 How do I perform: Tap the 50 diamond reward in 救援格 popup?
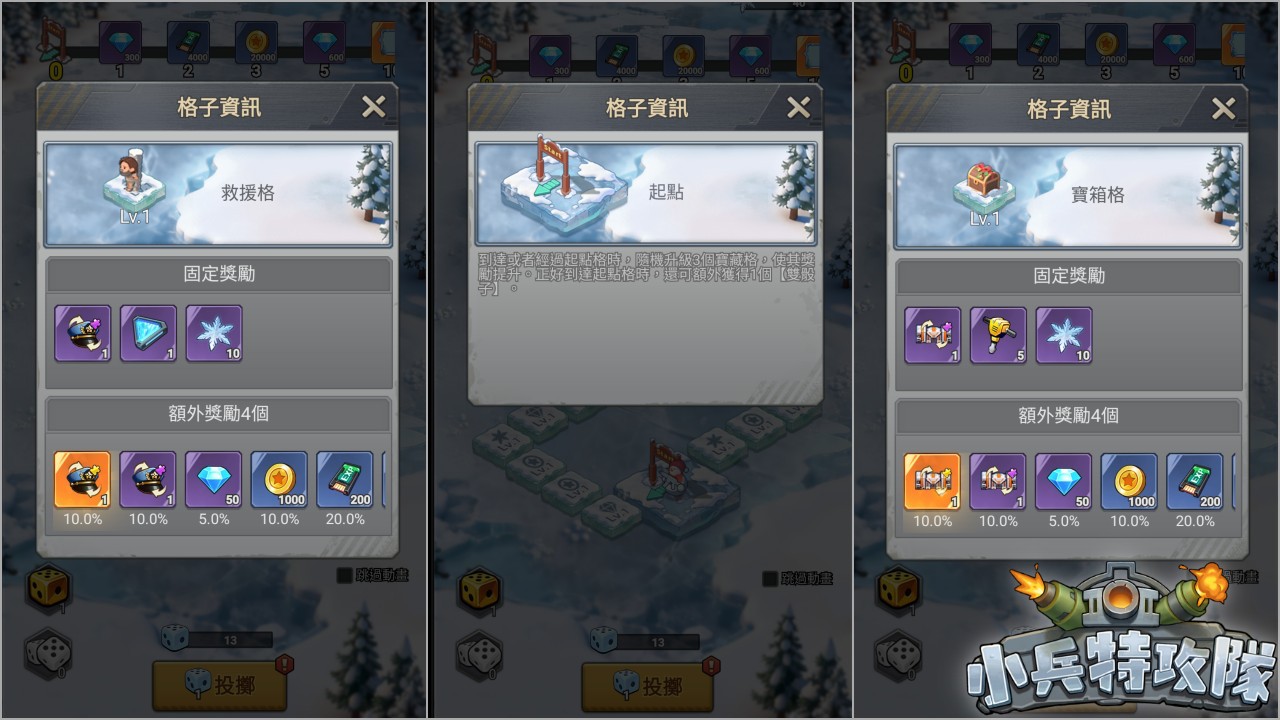click(214, 480)
